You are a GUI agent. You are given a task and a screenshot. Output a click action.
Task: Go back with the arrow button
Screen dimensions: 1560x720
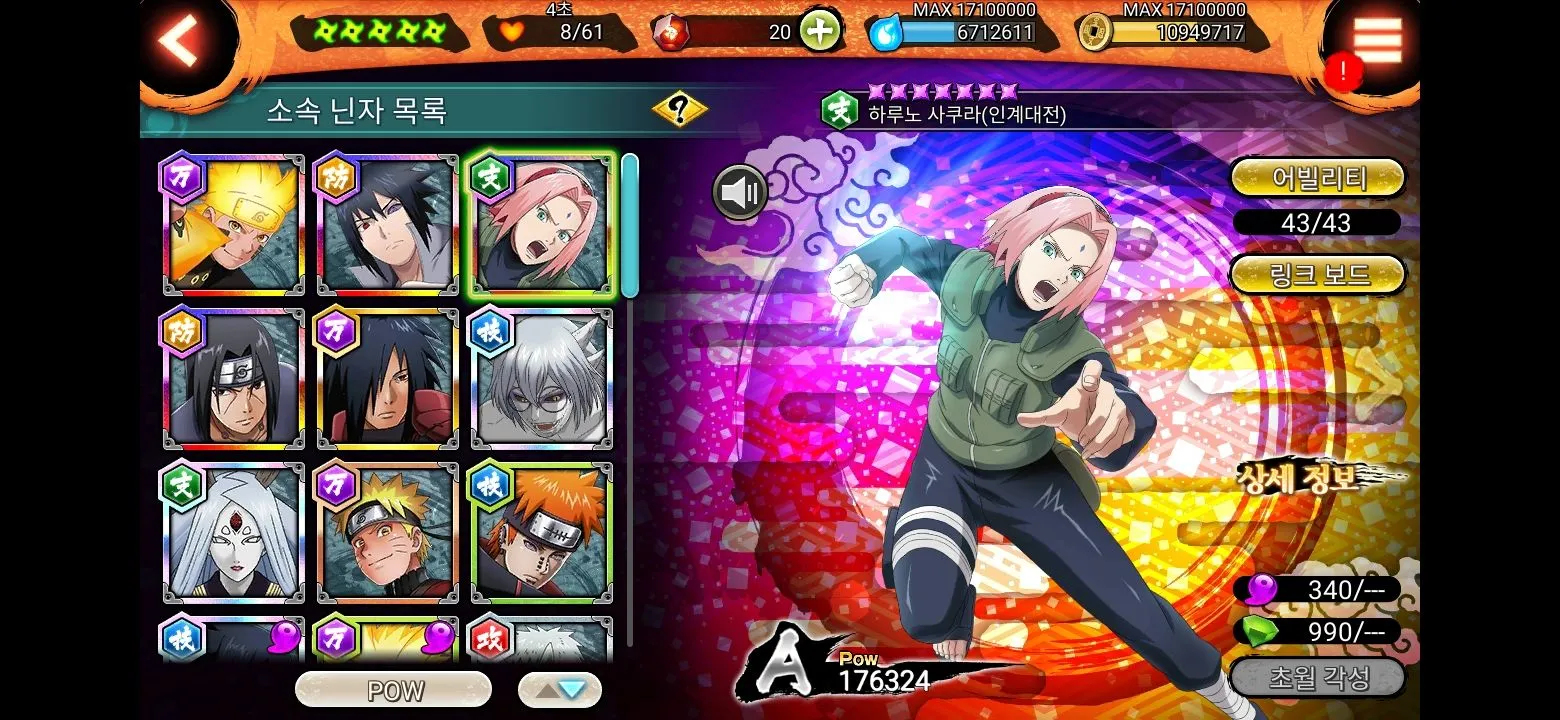(181, 41)
